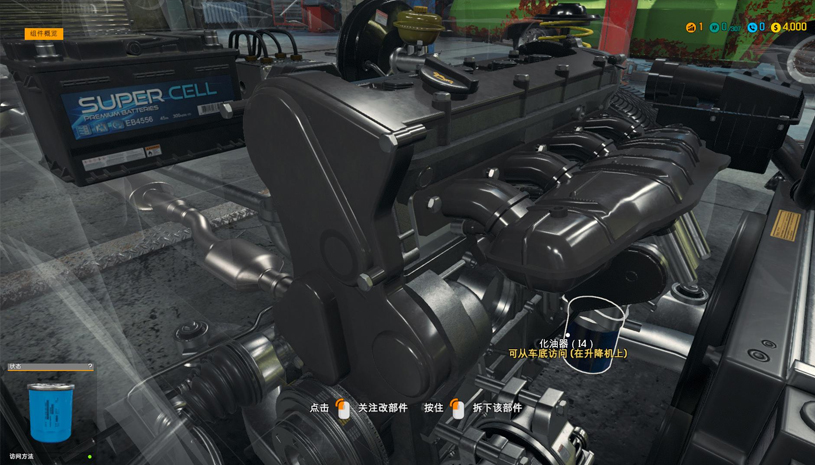The height and width of the screenshot is (465, 815).
Task: Open the orange 组件概览 parts overview button
Action: click(44, 34)
